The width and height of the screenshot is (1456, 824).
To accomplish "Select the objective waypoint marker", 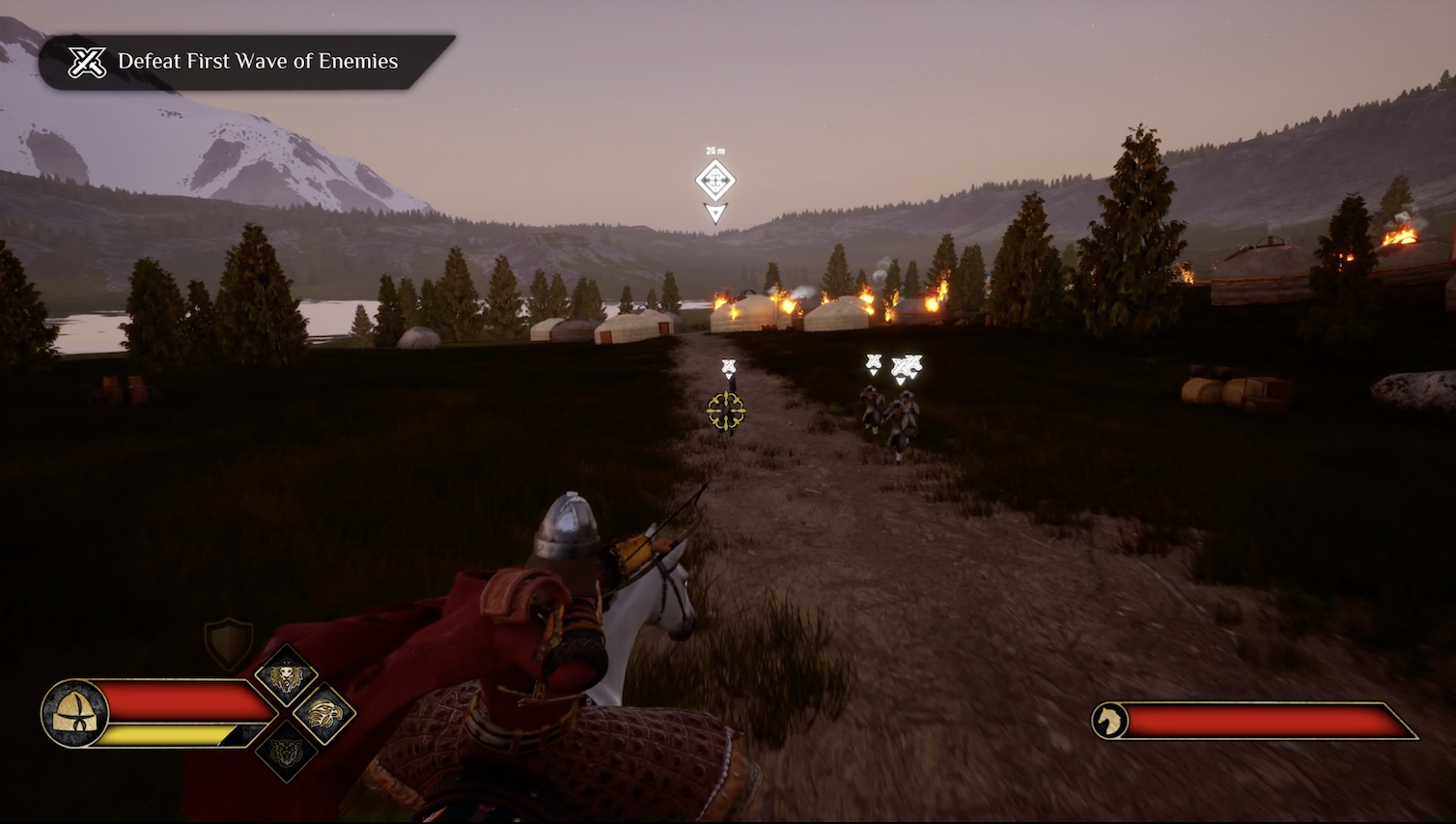I will tap(715, 181).
